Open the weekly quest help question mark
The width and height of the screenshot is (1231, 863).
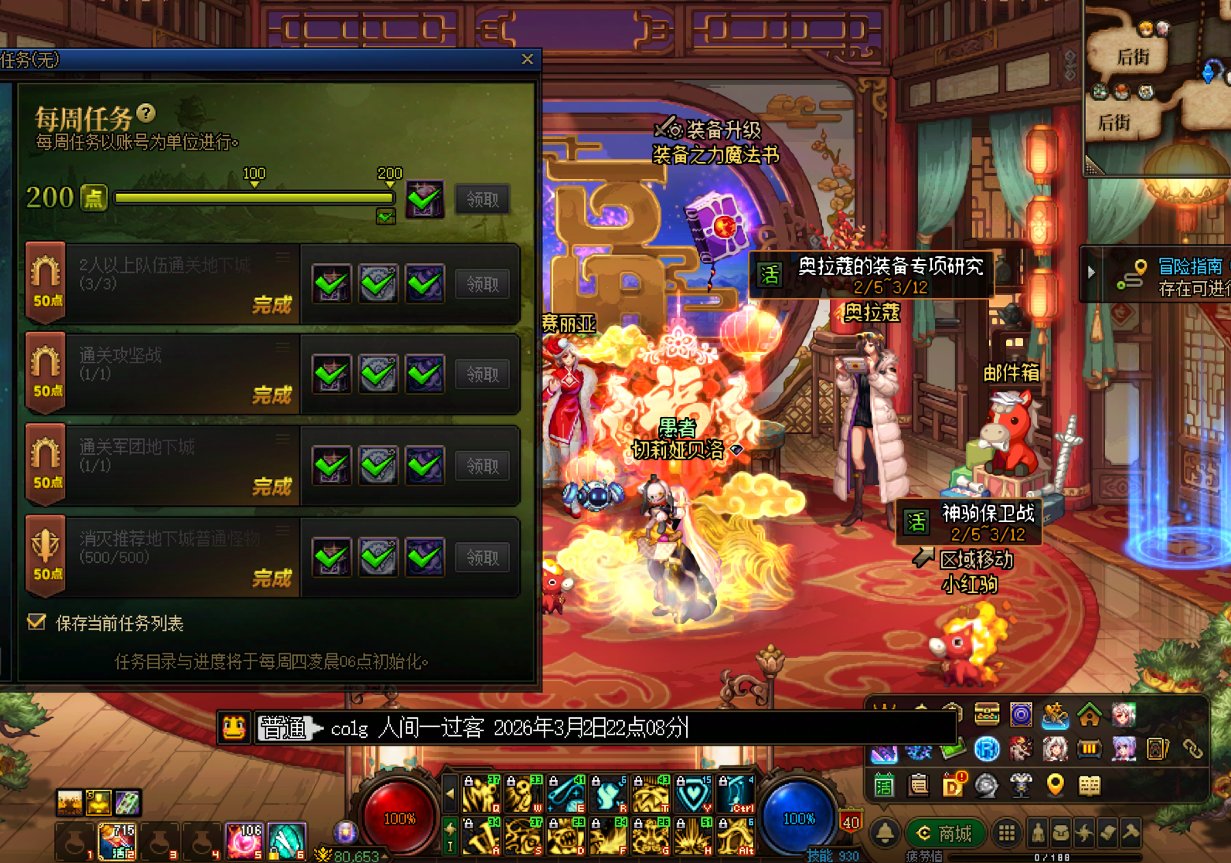(147, 113)
